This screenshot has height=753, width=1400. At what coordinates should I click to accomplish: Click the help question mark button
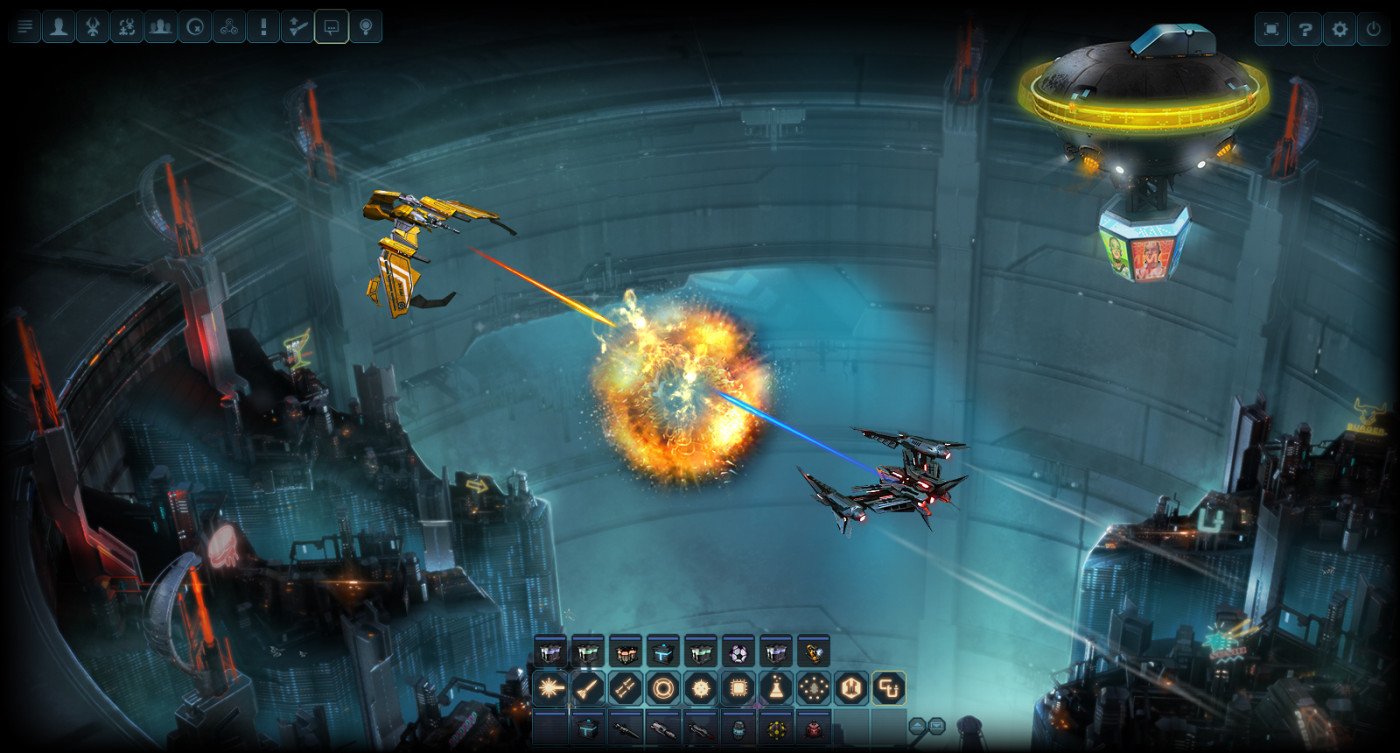coord(1305,29)
